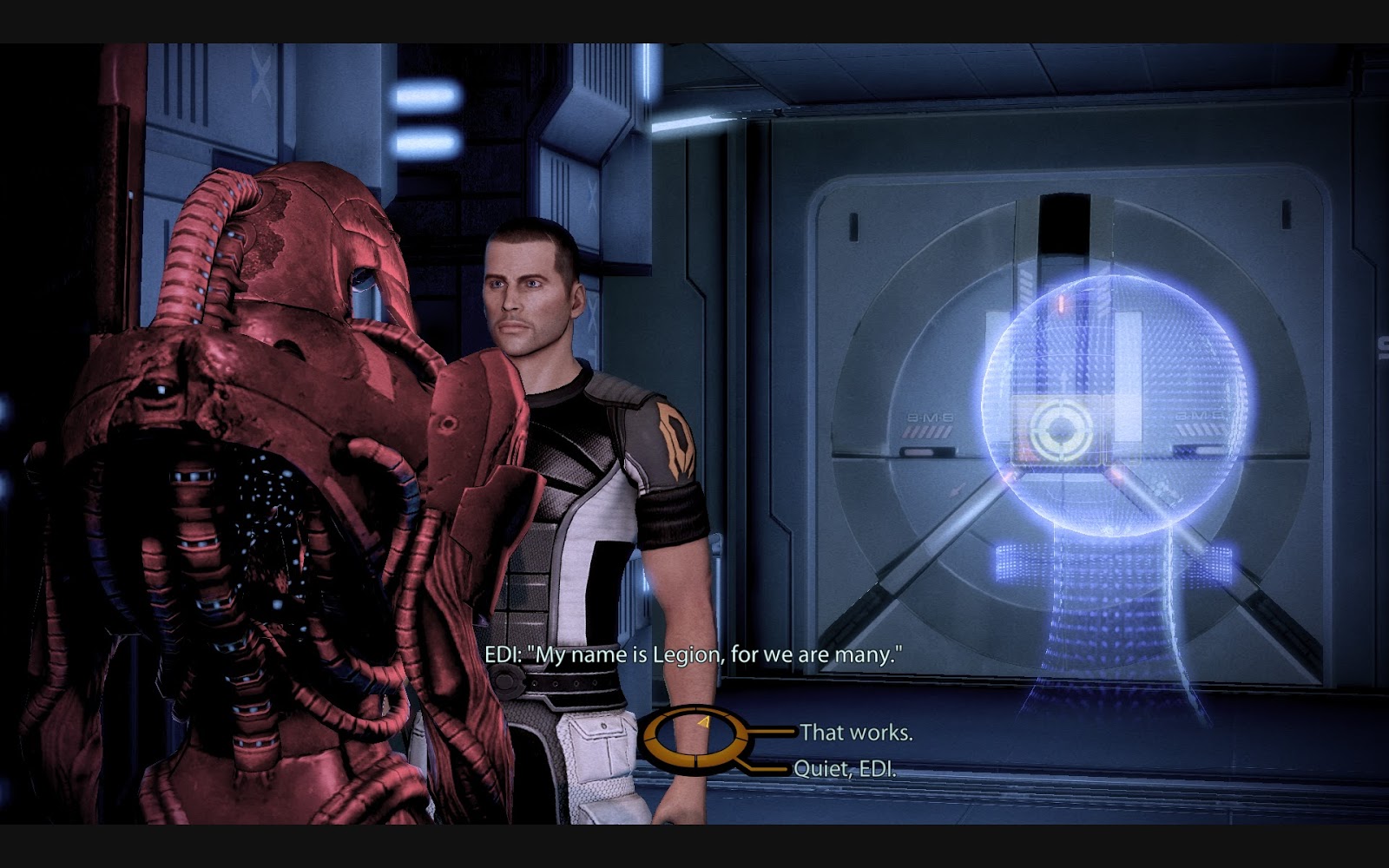Select the "Quiet, EDI." dialogue option
This screenshot has width=1389, height=868.
844,769
